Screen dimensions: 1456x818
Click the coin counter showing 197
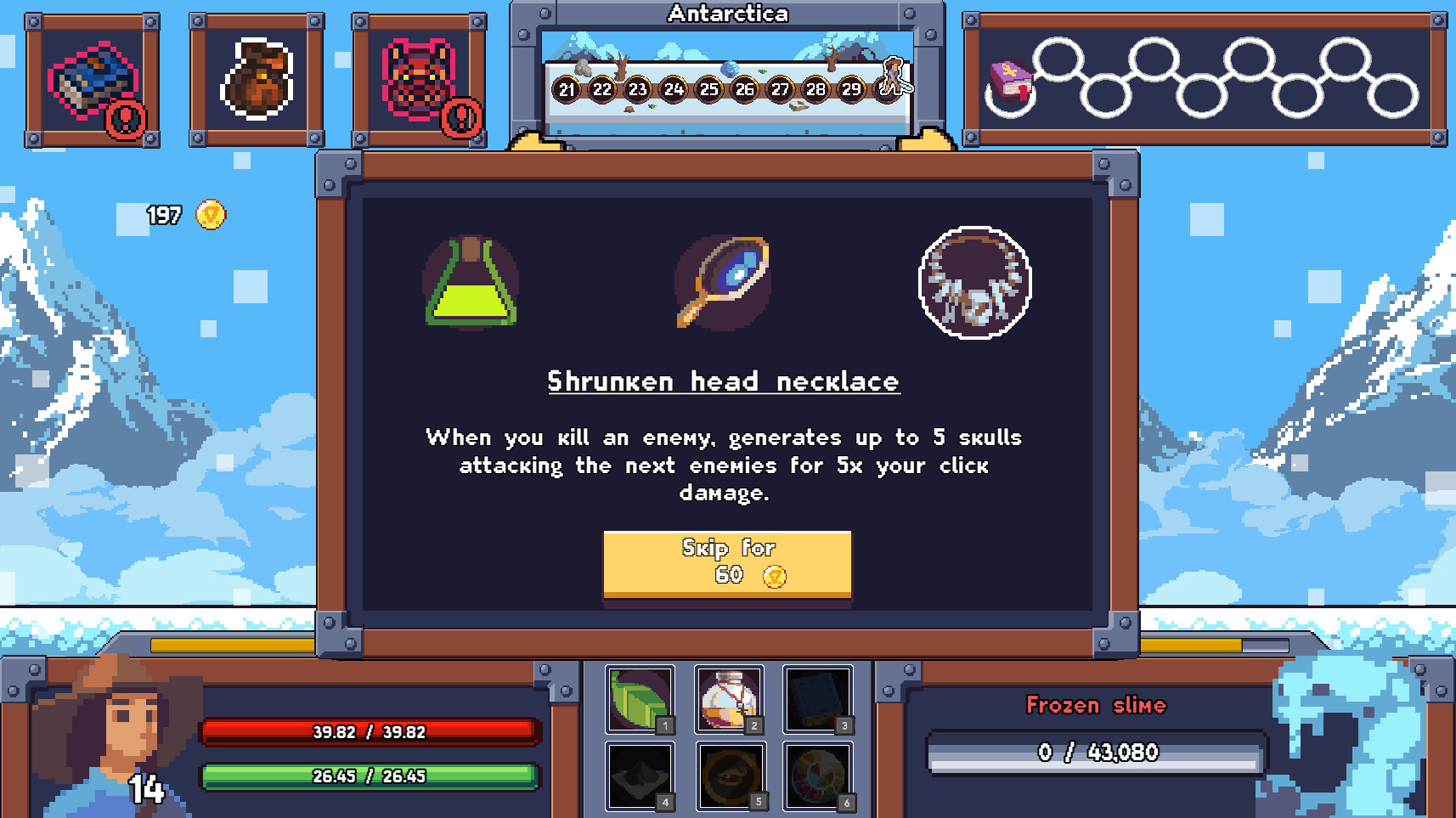[x=179, y=215]
